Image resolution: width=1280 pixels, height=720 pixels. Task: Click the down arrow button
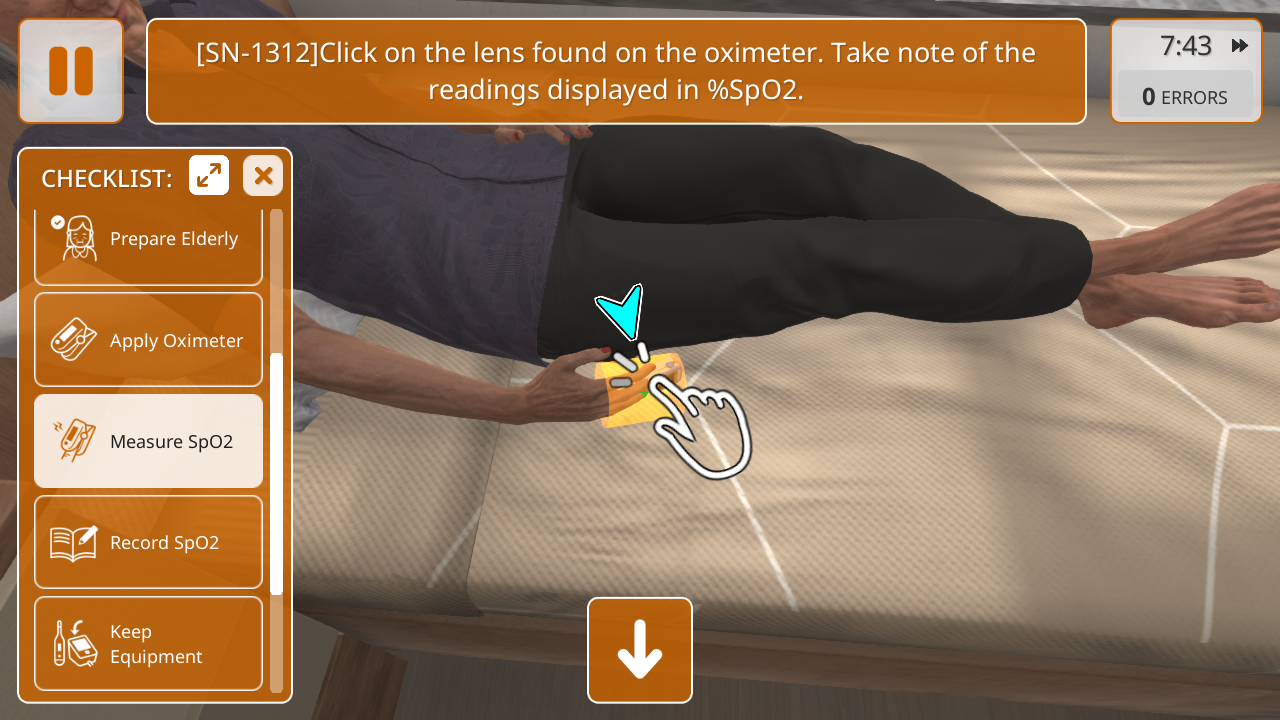tap(640, 650)
